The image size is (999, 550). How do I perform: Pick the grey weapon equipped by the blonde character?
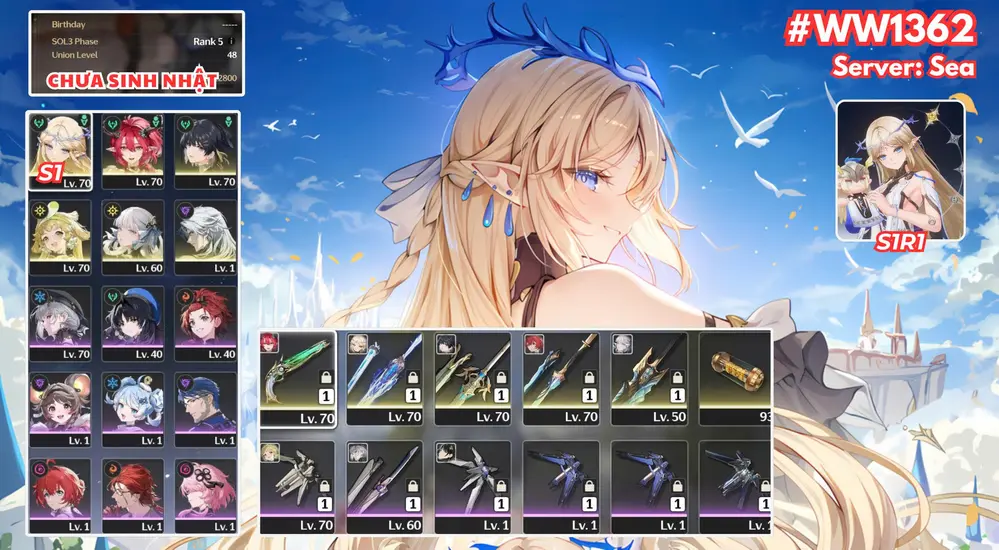pyautogui.click(x=297, y=486)
